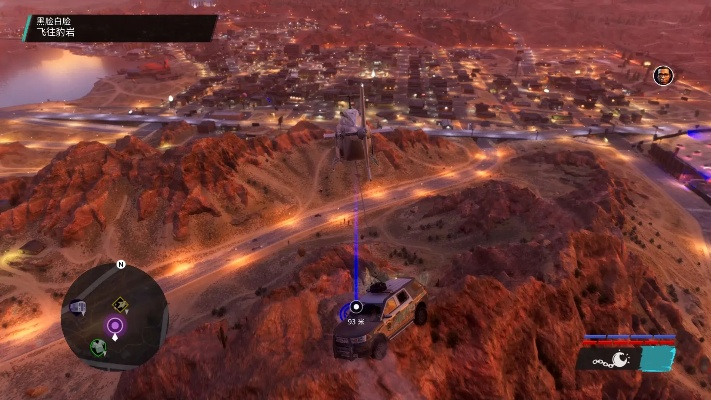Viewport: 711px width, 400px height.
Task: Click the purple waypoint marker above the truck
Action: 355,307
